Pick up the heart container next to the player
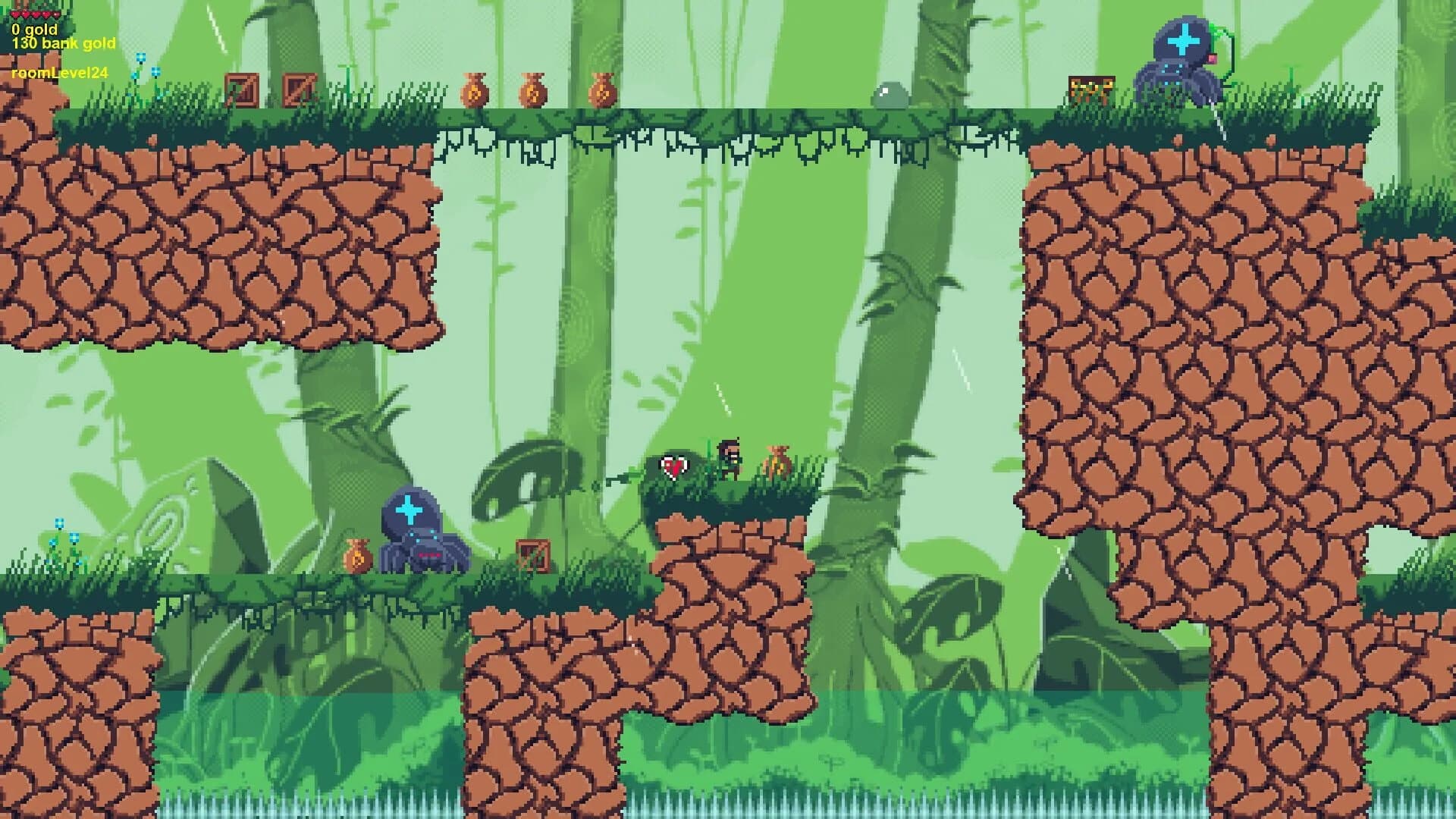Screen dimensions: 1456x819 [674, 464]
